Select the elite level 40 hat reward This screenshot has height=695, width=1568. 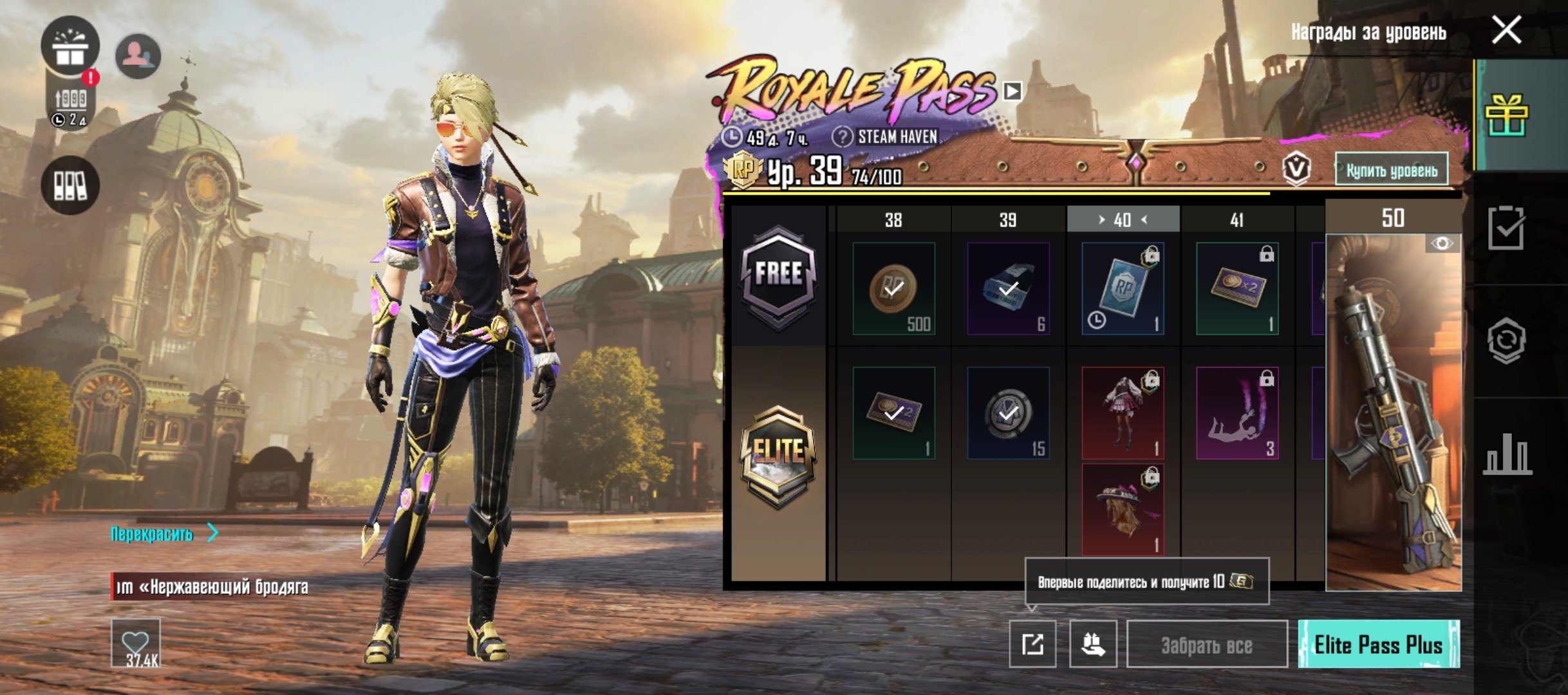(x=1123, y=510)
